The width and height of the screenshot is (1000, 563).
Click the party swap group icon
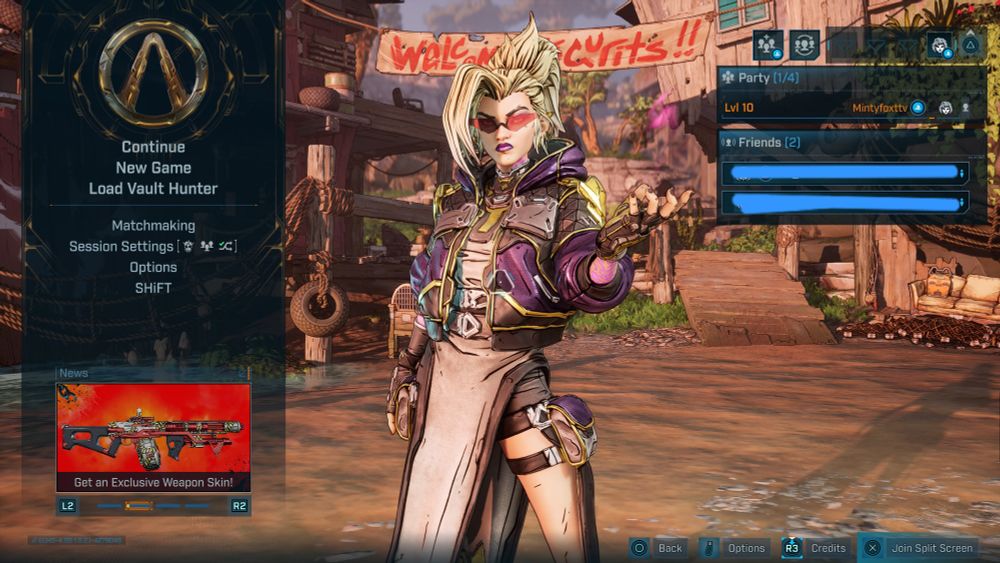pos(804,45)
